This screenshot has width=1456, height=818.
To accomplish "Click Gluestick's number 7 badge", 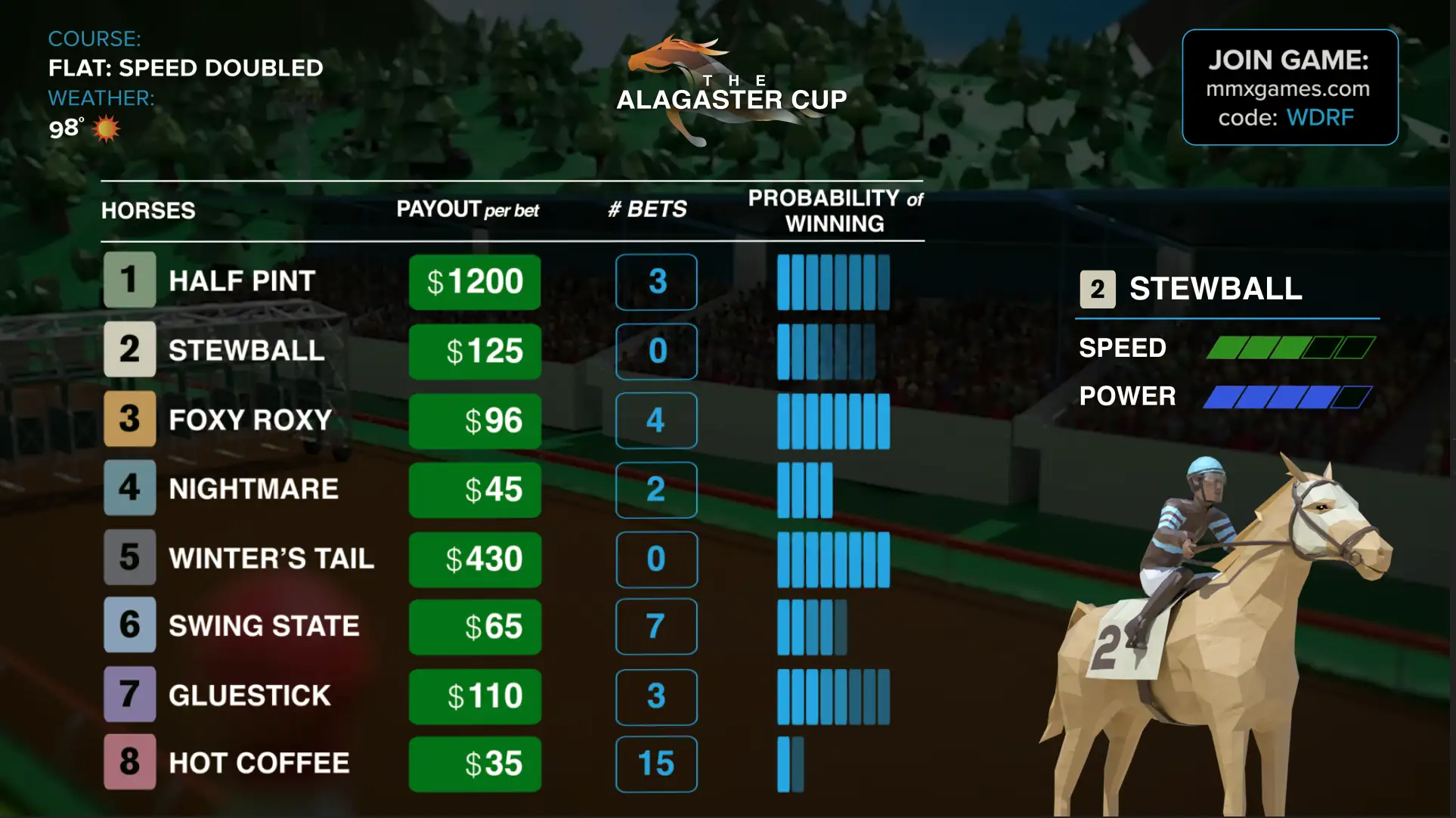I will pyautogui.click(x=129, y=695).
